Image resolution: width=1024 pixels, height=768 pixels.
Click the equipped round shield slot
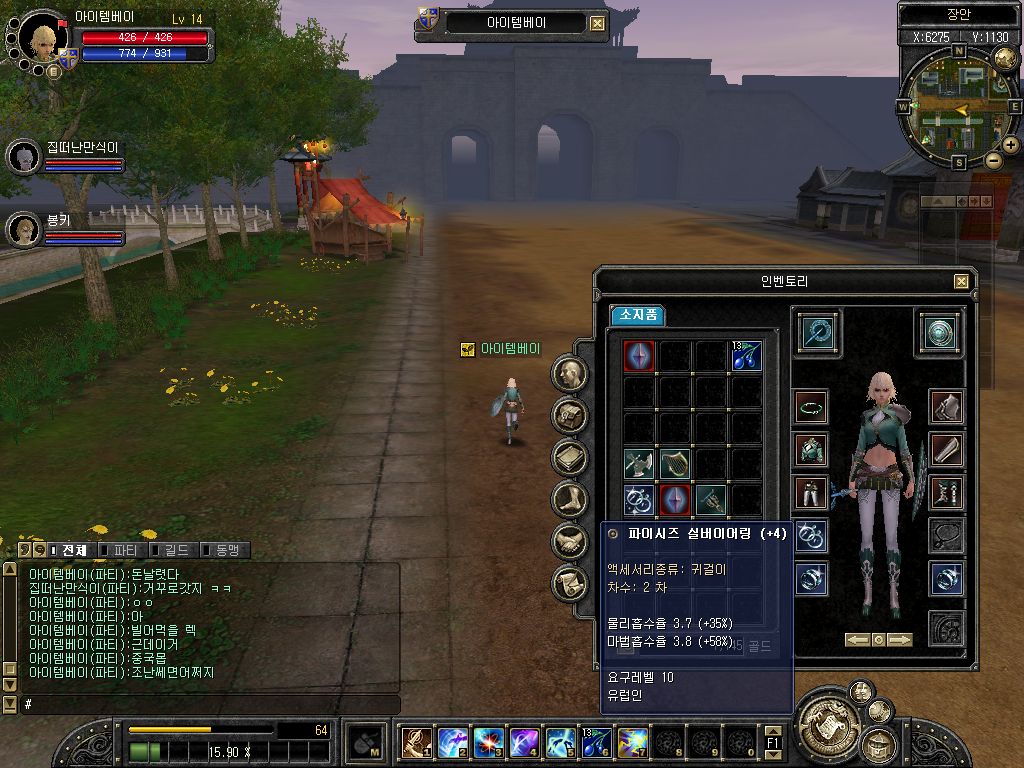click(940, 333)
